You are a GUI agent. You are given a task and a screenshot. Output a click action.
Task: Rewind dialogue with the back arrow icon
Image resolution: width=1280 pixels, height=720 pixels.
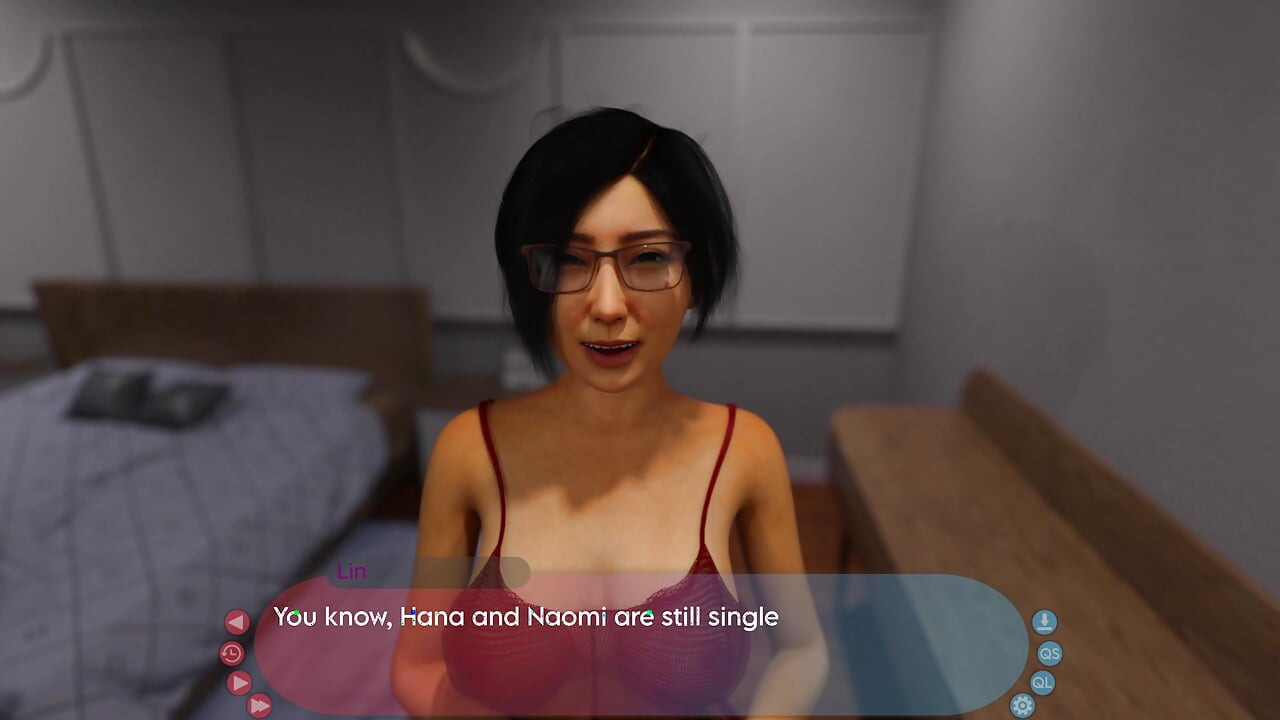click(x=237, y=620)
